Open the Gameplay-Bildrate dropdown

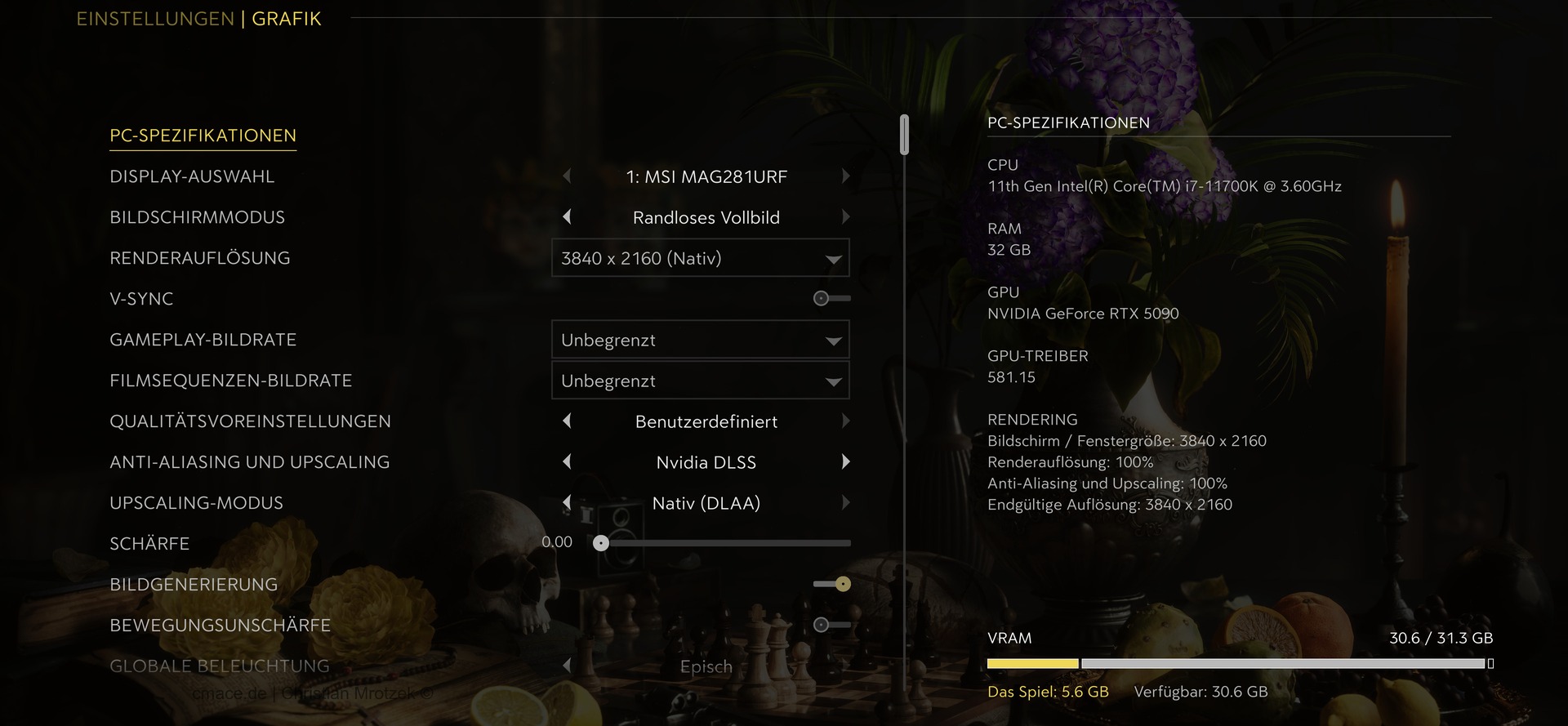[700, 340]
